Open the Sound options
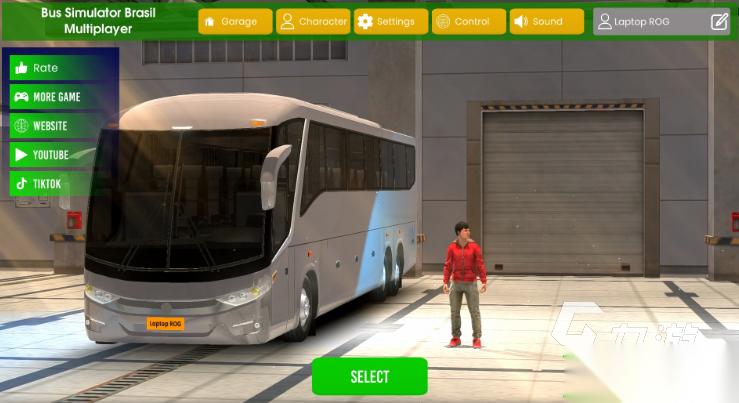The width and height of the screenshot is (739, 403). pyautogui.click(x=547, y=21)
